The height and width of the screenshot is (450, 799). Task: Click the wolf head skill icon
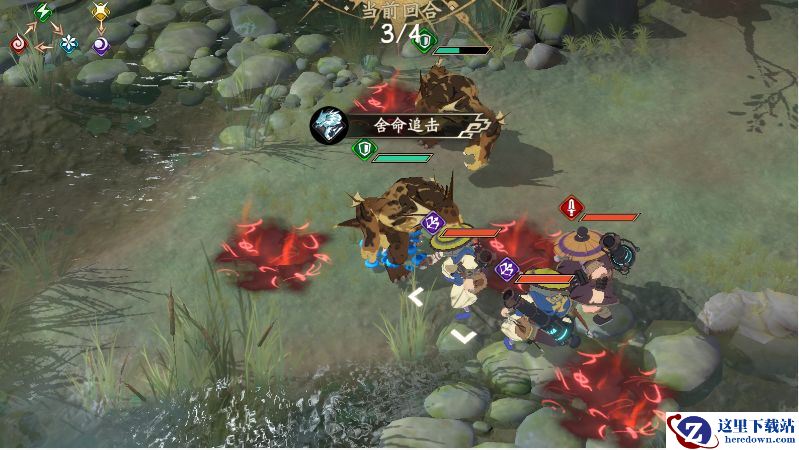tap(326, 125)
